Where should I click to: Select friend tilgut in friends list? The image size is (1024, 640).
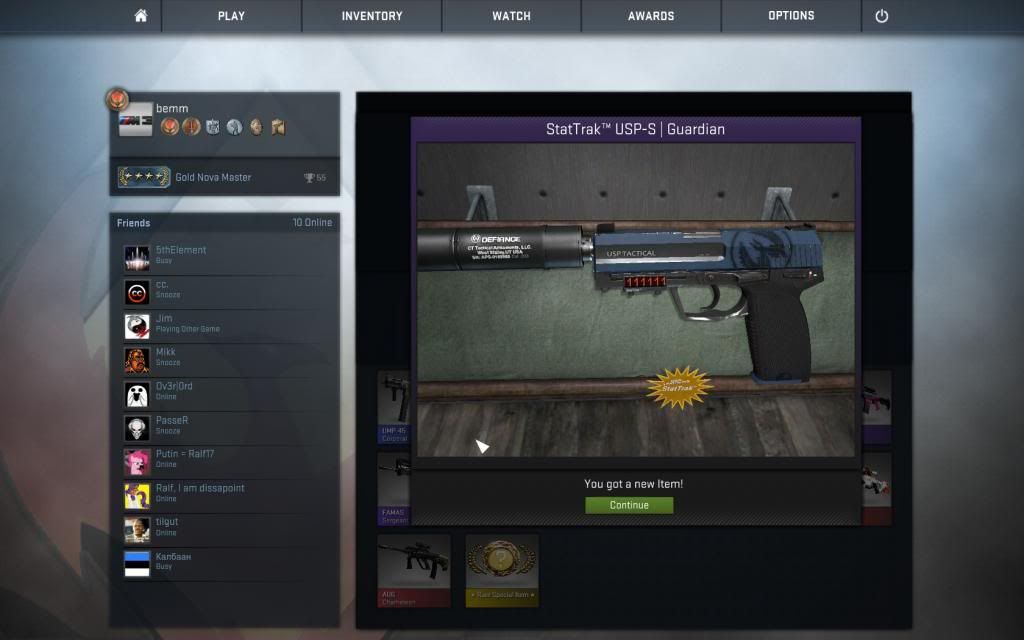coord(166,527)
